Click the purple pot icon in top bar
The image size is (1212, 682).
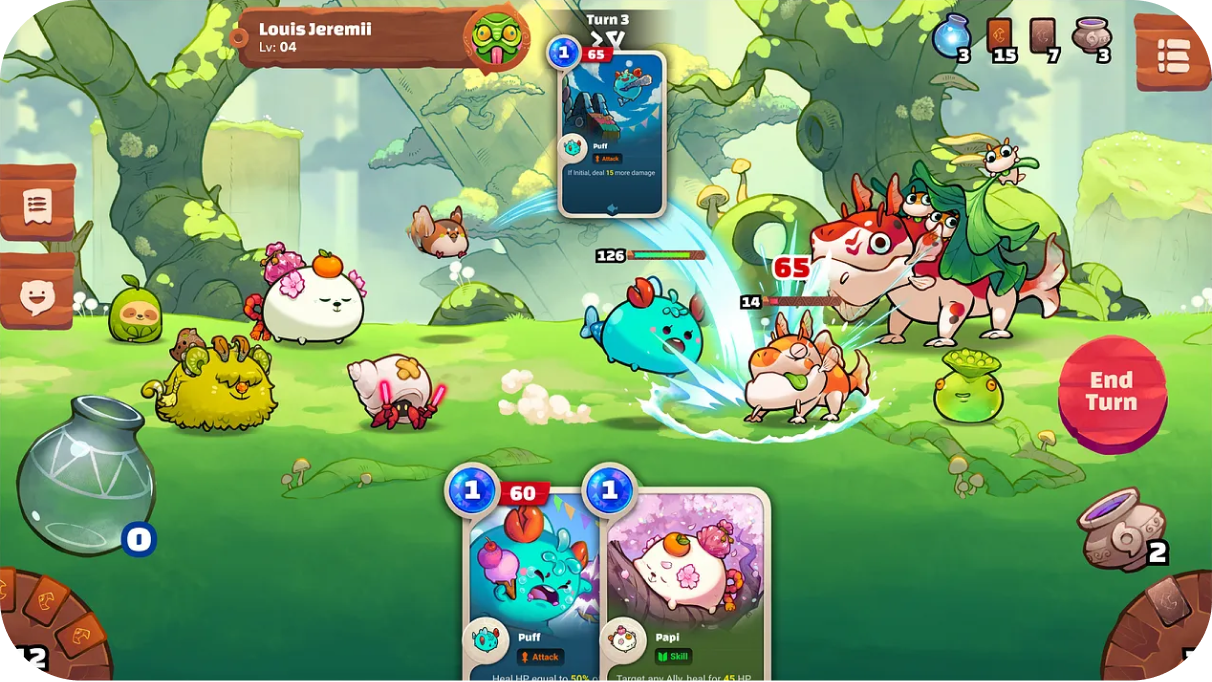click(x=1090, y=37)
